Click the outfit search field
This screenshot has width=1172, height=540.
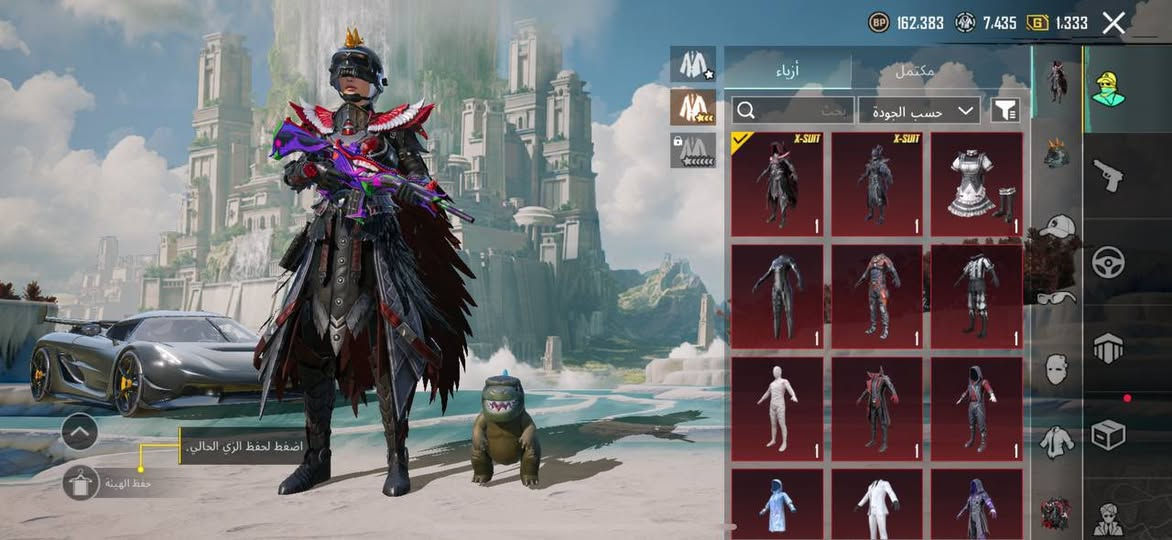click(793, 110)
